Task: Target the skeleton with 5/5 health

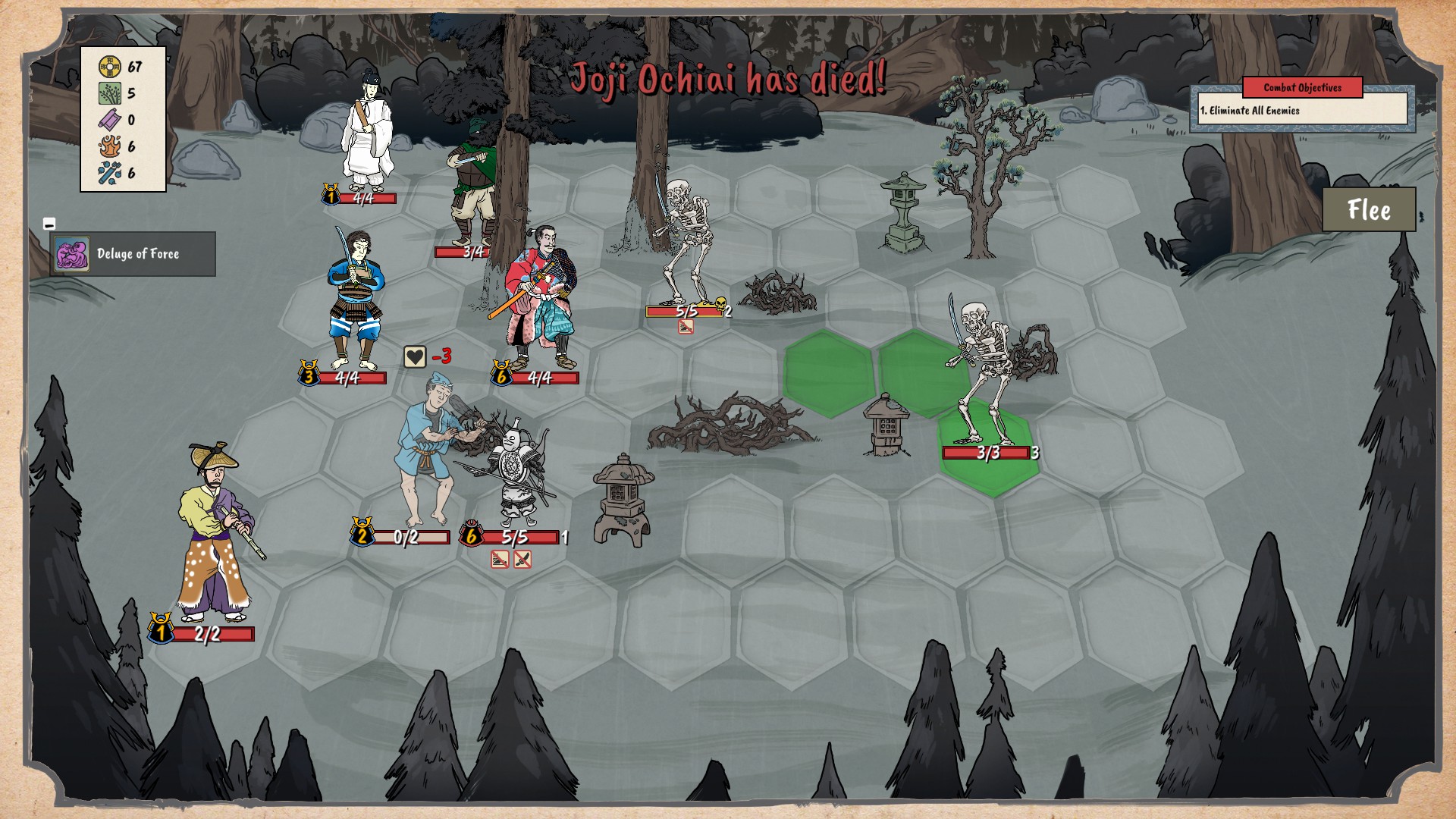Action: point(686,243)
